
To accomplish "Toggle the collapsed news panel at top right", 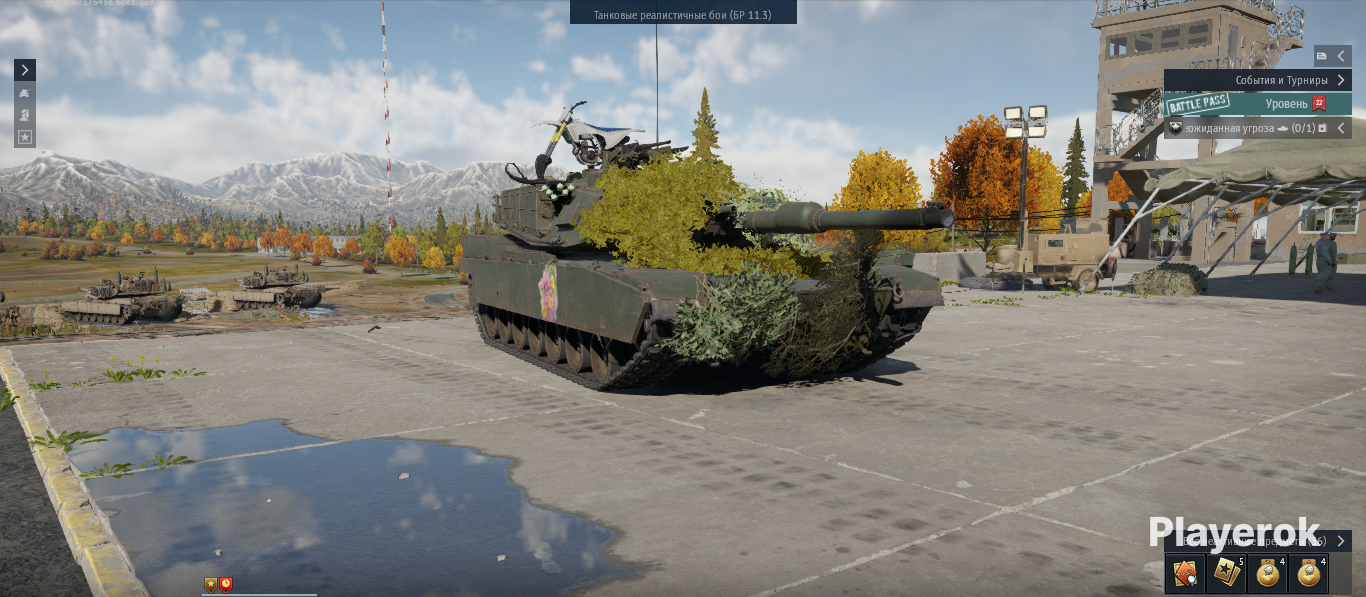I will pyautogui.click(x=1333, y=56).
